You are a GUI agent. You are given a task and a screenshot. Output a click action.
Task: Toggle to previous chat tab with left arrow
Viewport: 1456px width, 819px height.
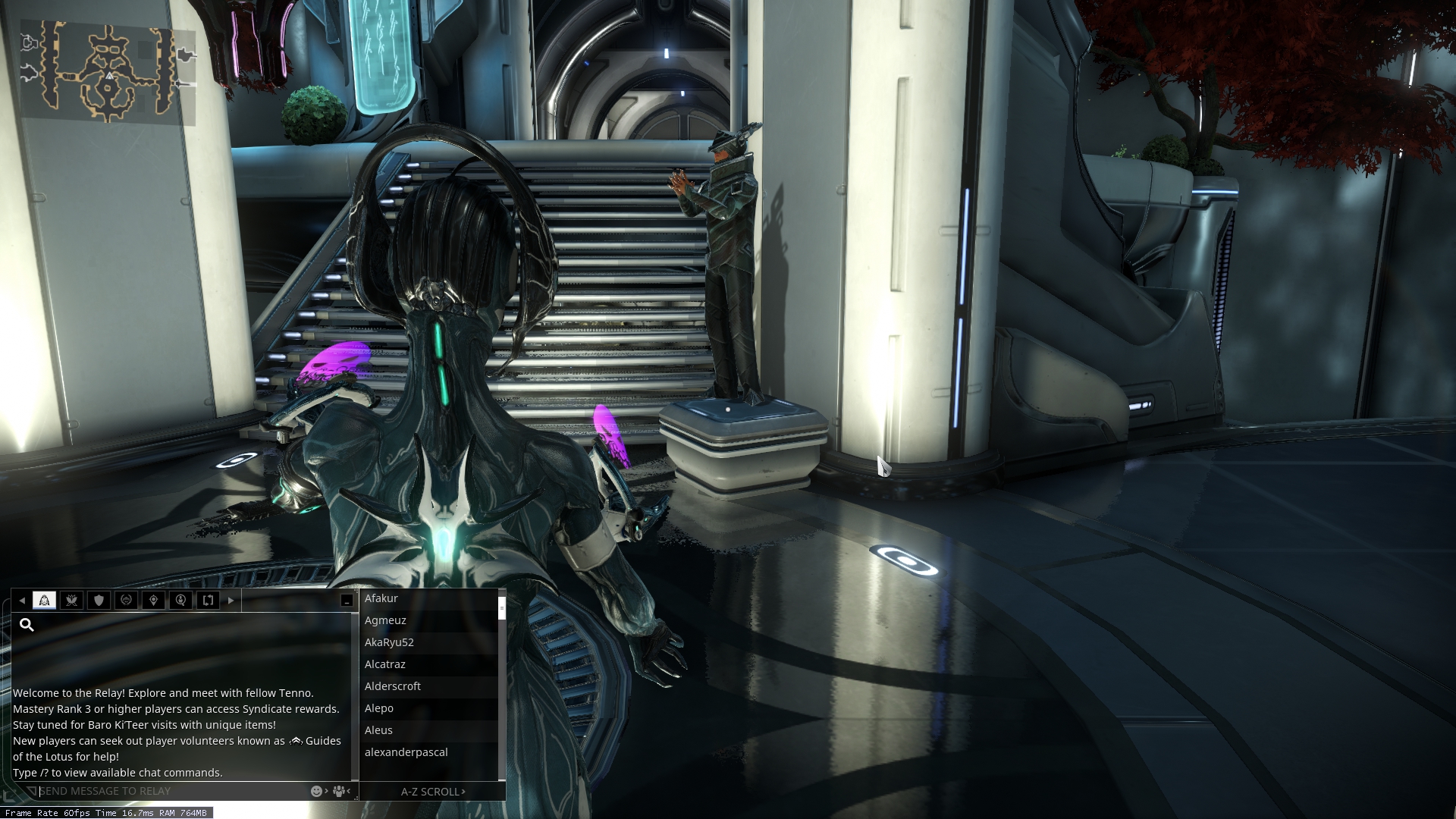[22, 600]
